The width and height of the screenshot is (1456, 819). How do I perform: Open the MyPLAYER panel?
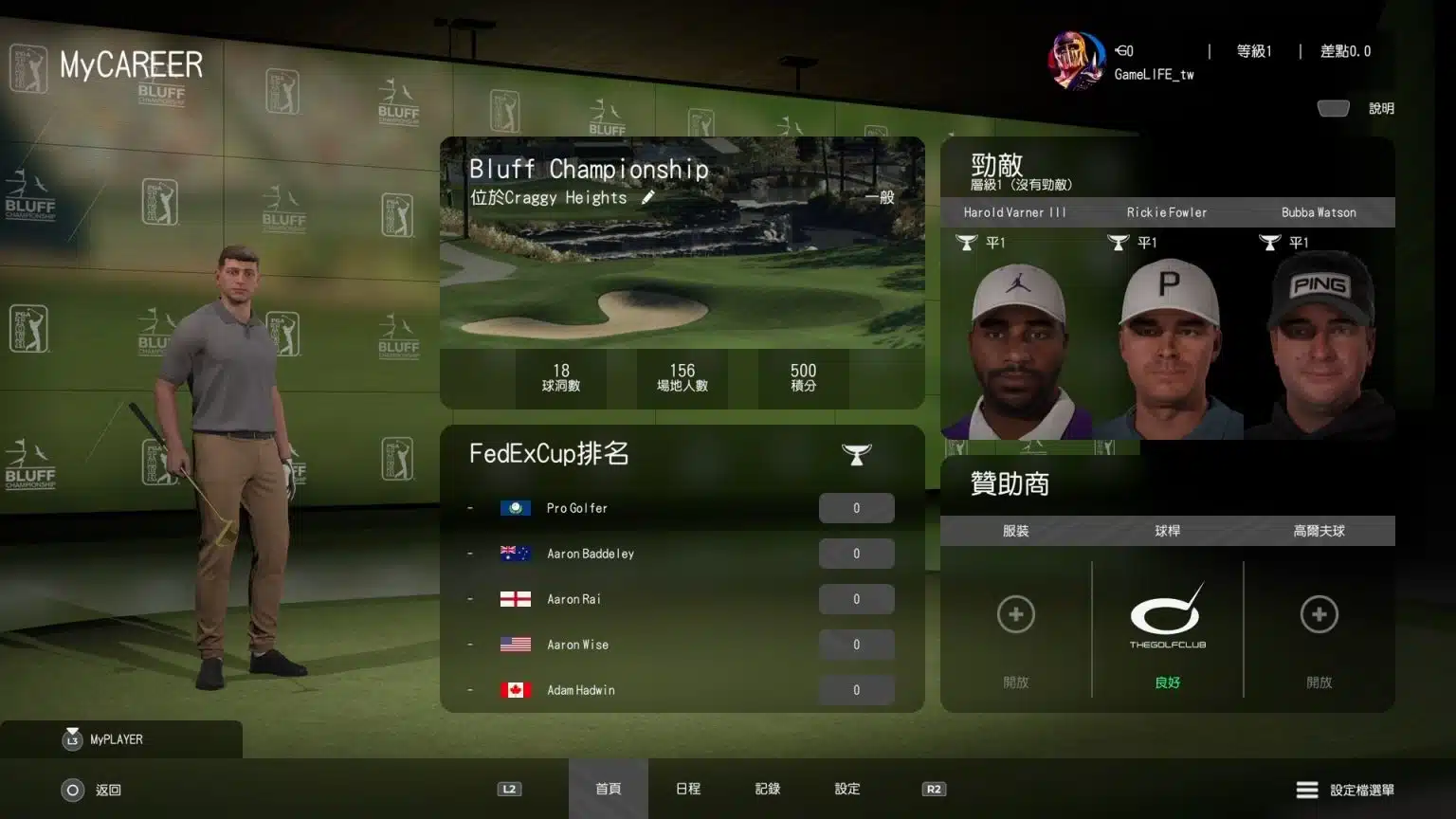tap(115, 739)
